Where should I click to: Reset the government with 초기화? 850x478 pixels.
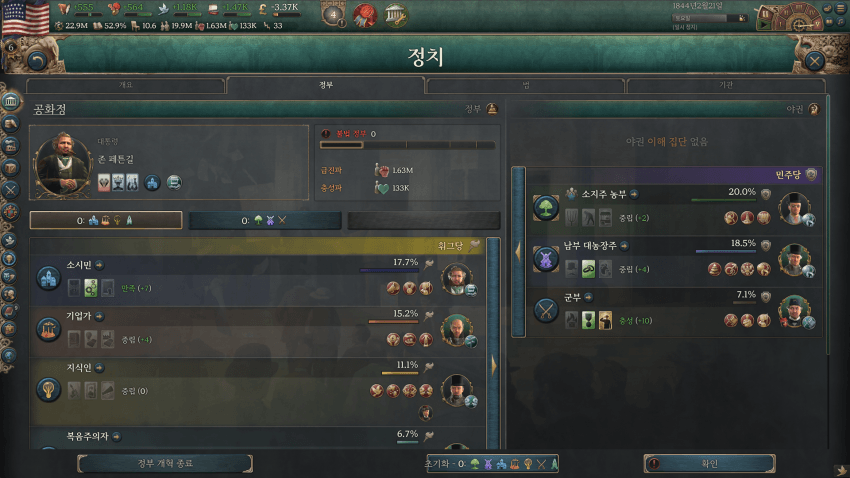point(490,463)
